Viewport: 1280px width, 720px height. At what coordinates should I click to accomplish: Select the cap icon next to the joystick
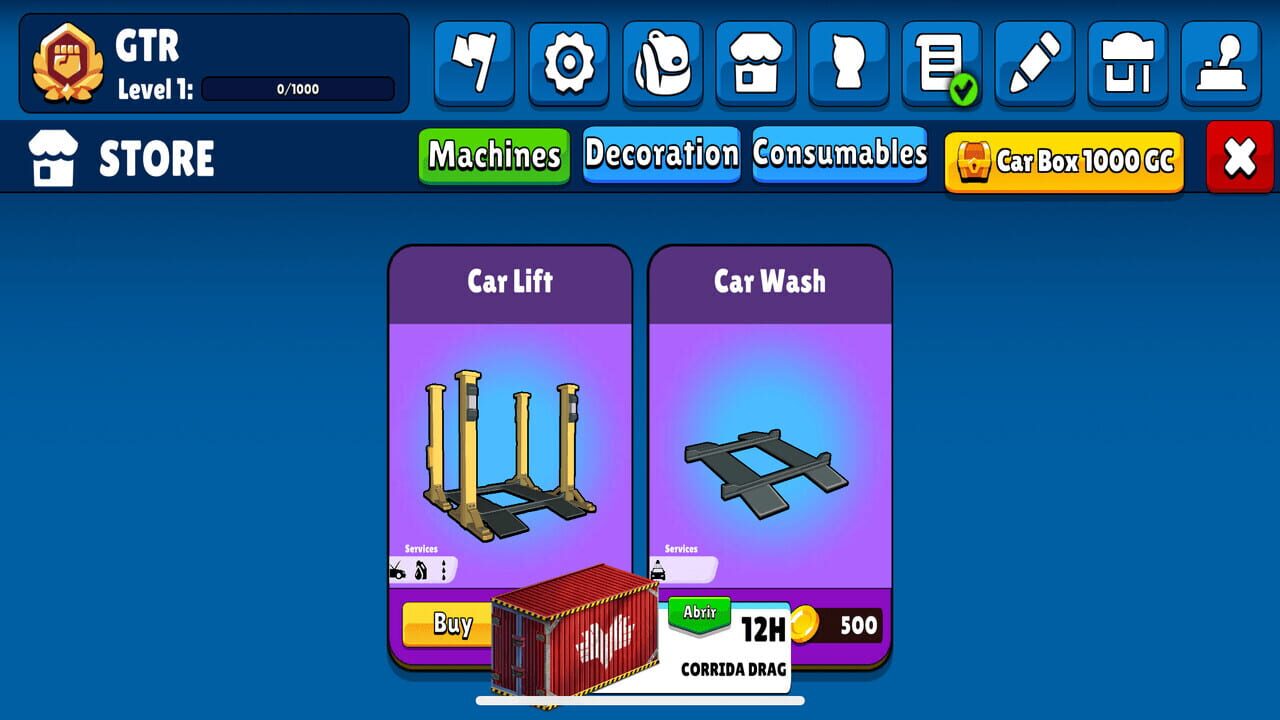[x=1128, y=62]
